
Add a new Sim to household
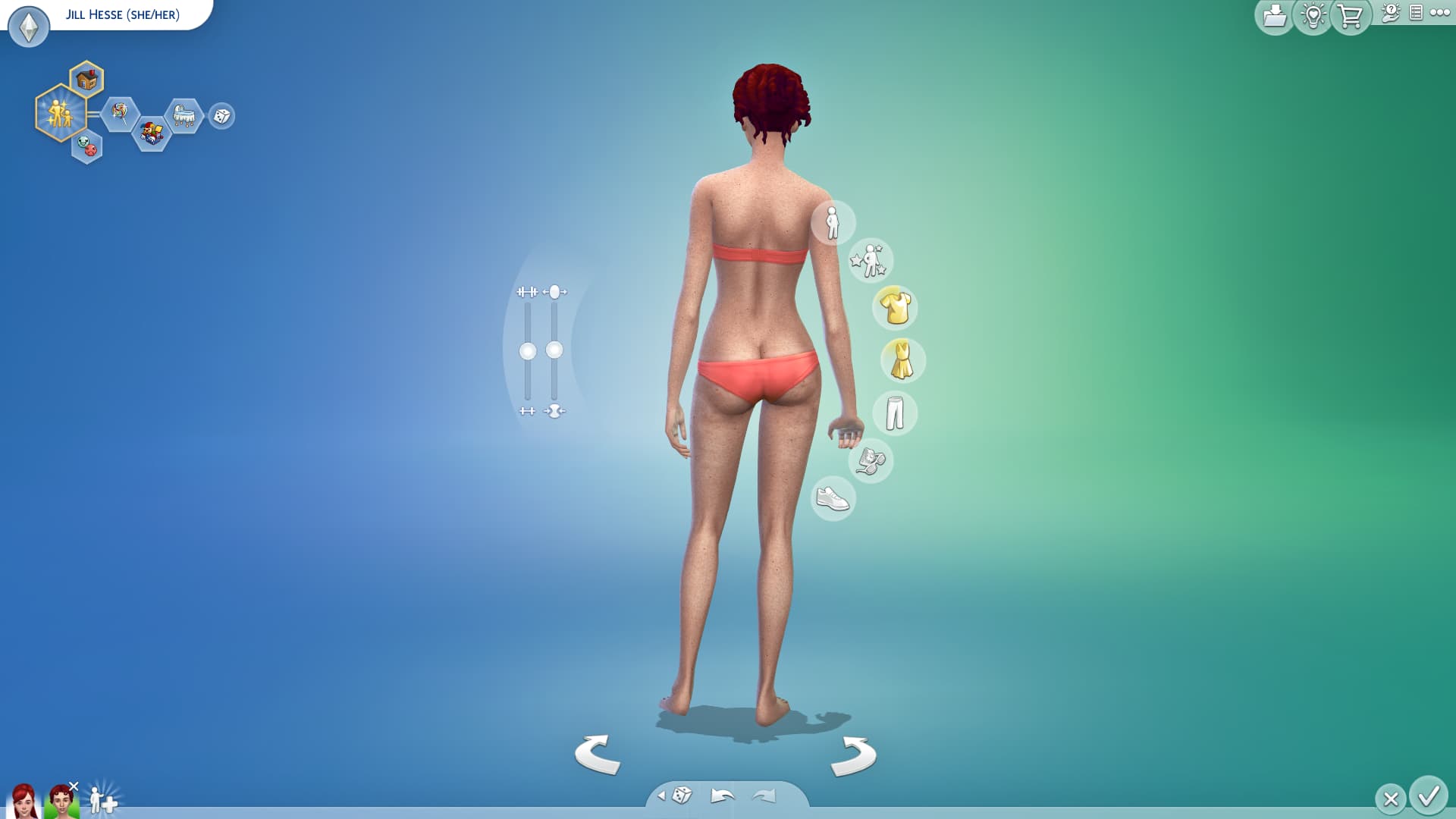click(103, 799)
